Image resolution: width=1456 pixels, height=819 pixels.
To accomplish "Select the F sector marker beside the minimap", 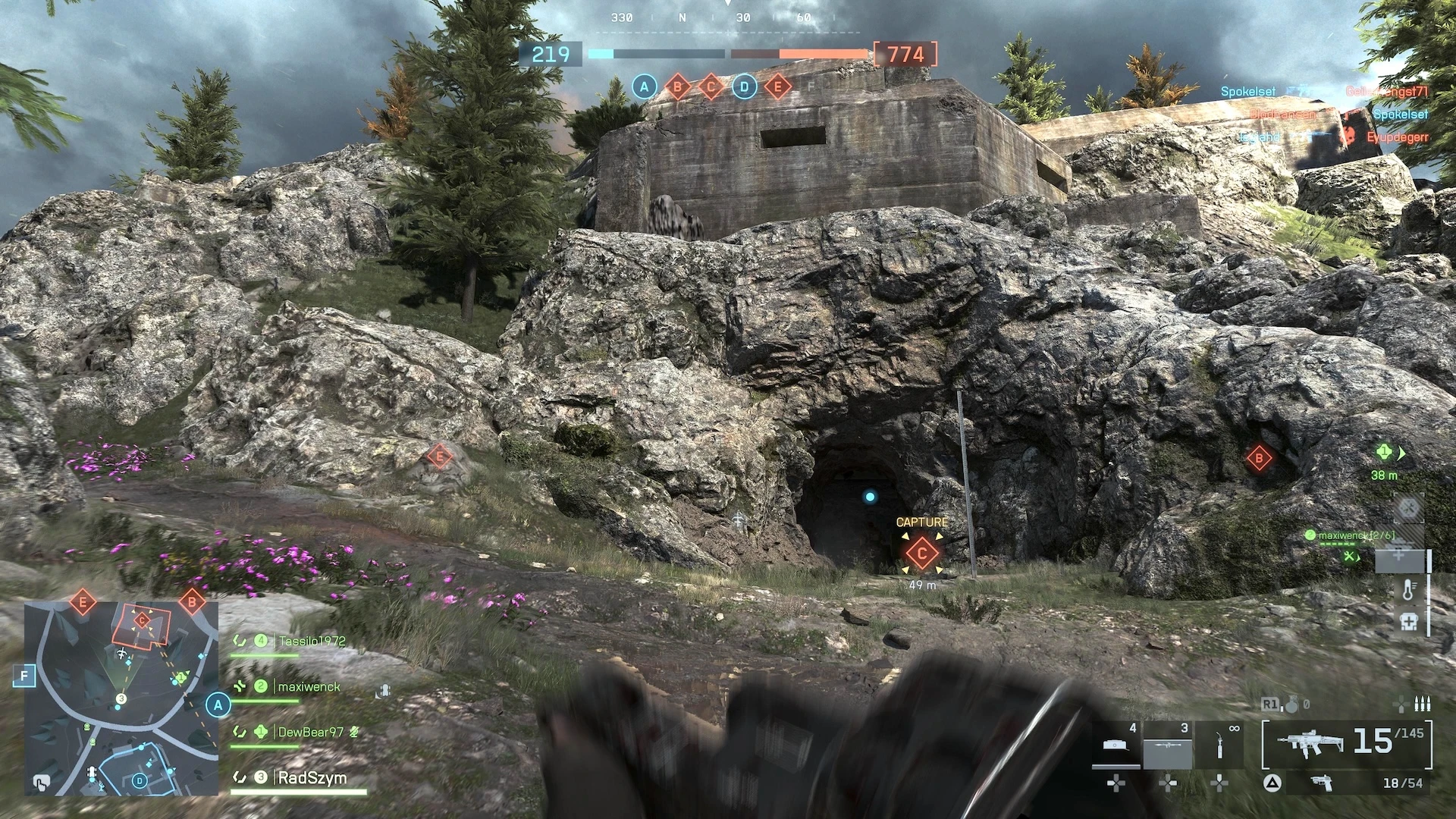I will pos(25,675).
